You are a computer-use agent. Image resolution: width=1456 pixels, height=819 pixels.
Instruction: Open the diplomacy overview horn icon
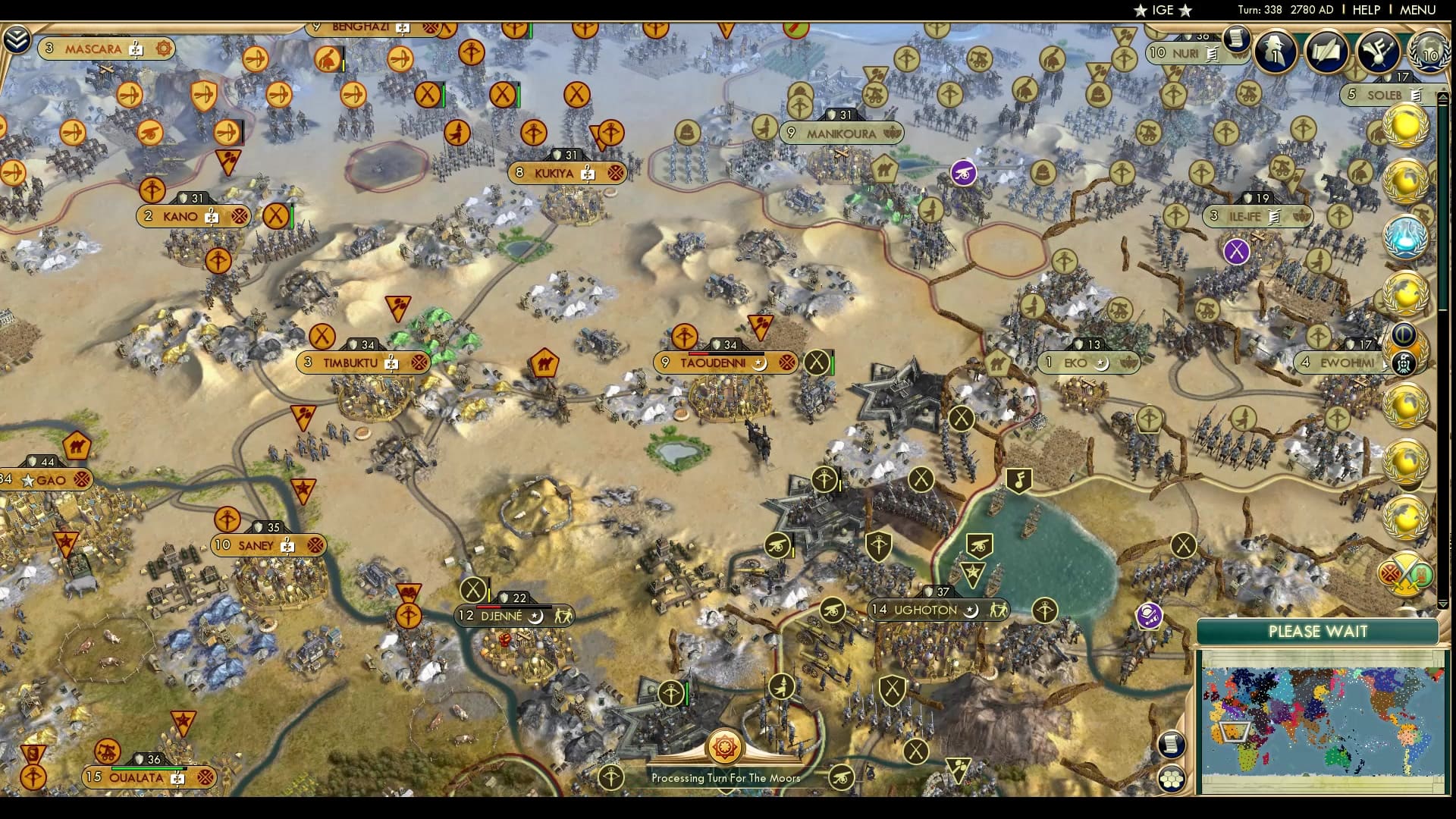click(x=1377, y=52)
